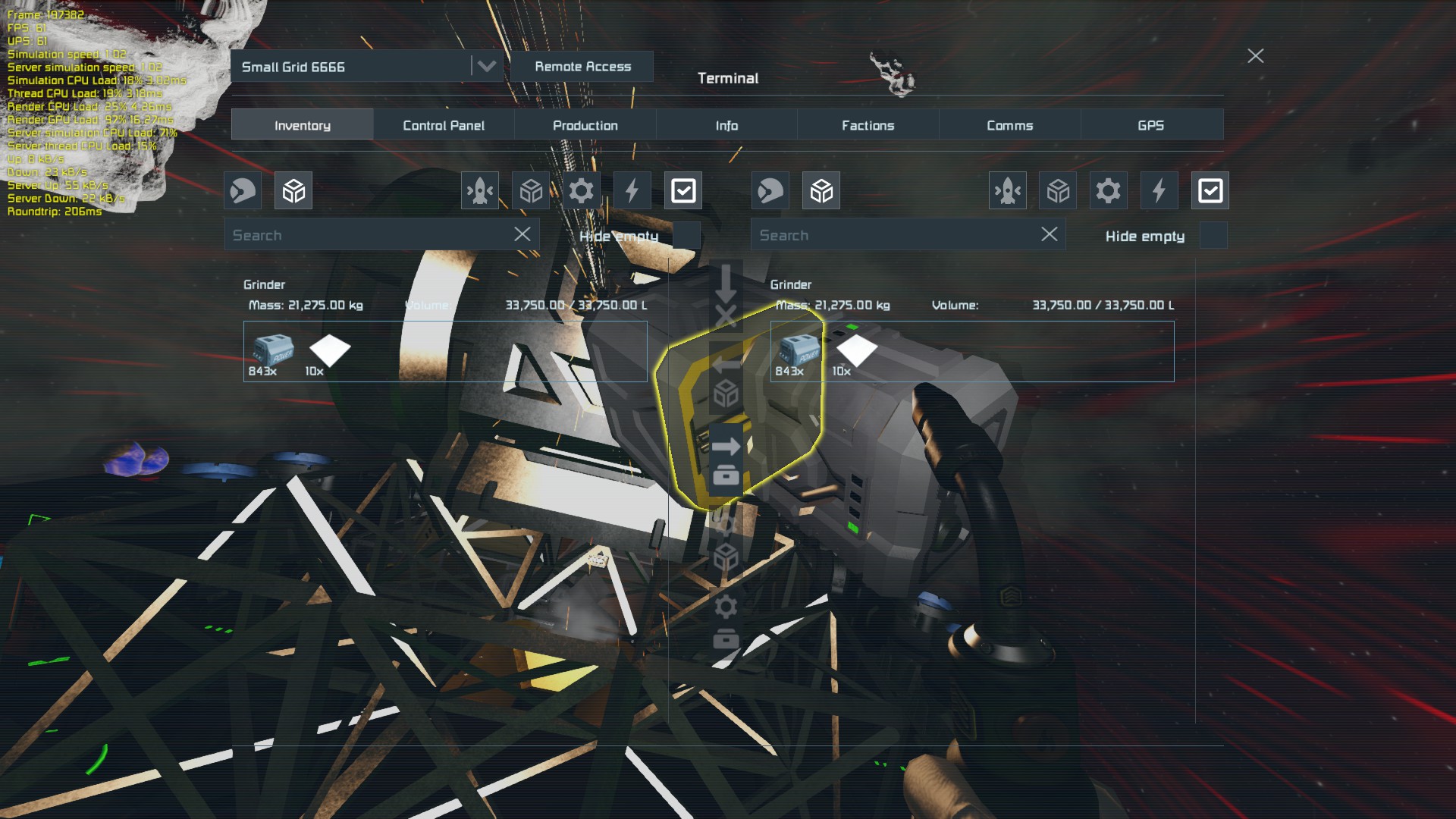Screen dimensions: 1456x819
Task: Click the left lightning bolt energy filter
Action: tap(632, 190)
